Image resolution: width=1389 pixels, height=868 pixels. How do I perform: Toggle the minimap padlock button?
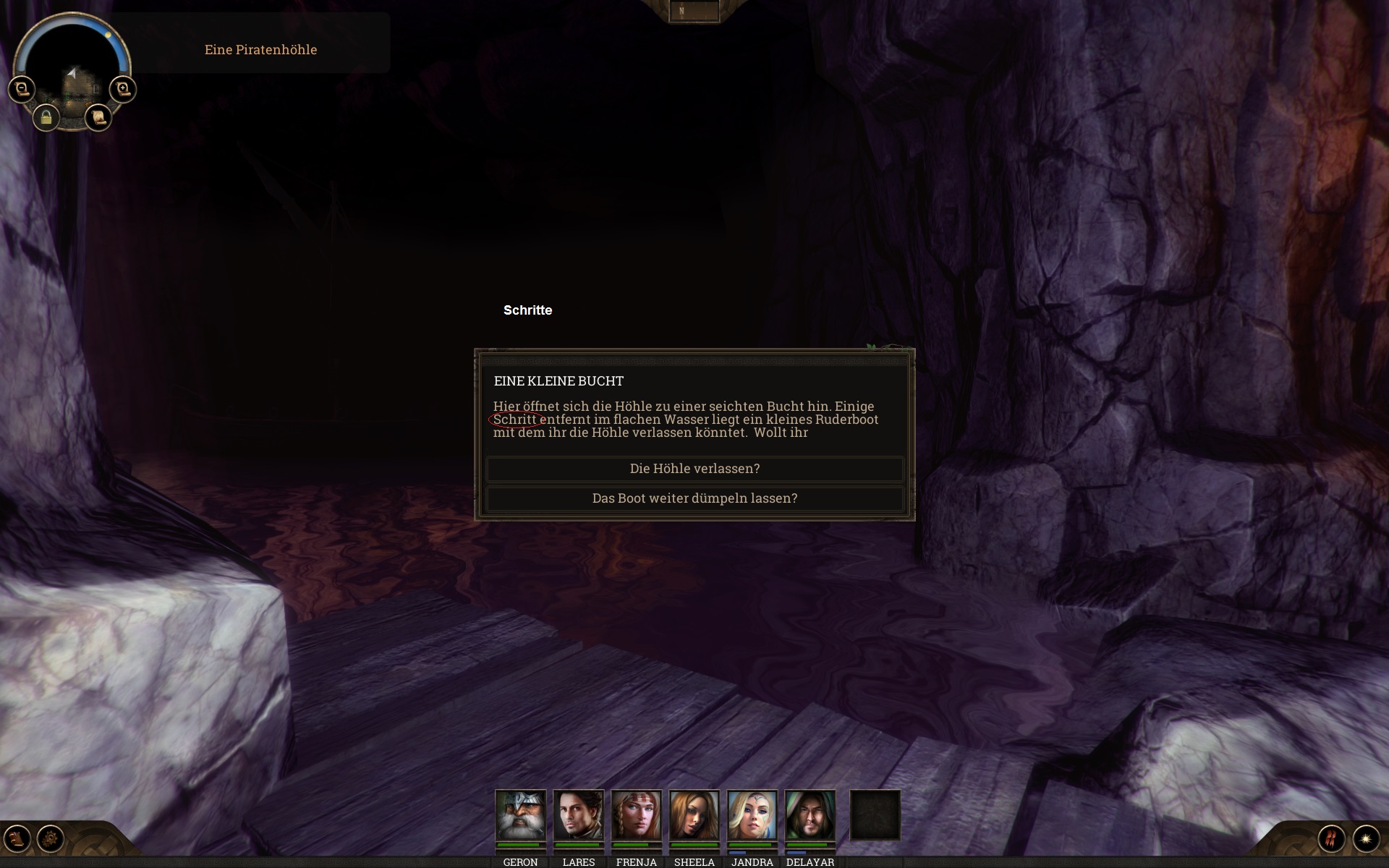[46, 117]
